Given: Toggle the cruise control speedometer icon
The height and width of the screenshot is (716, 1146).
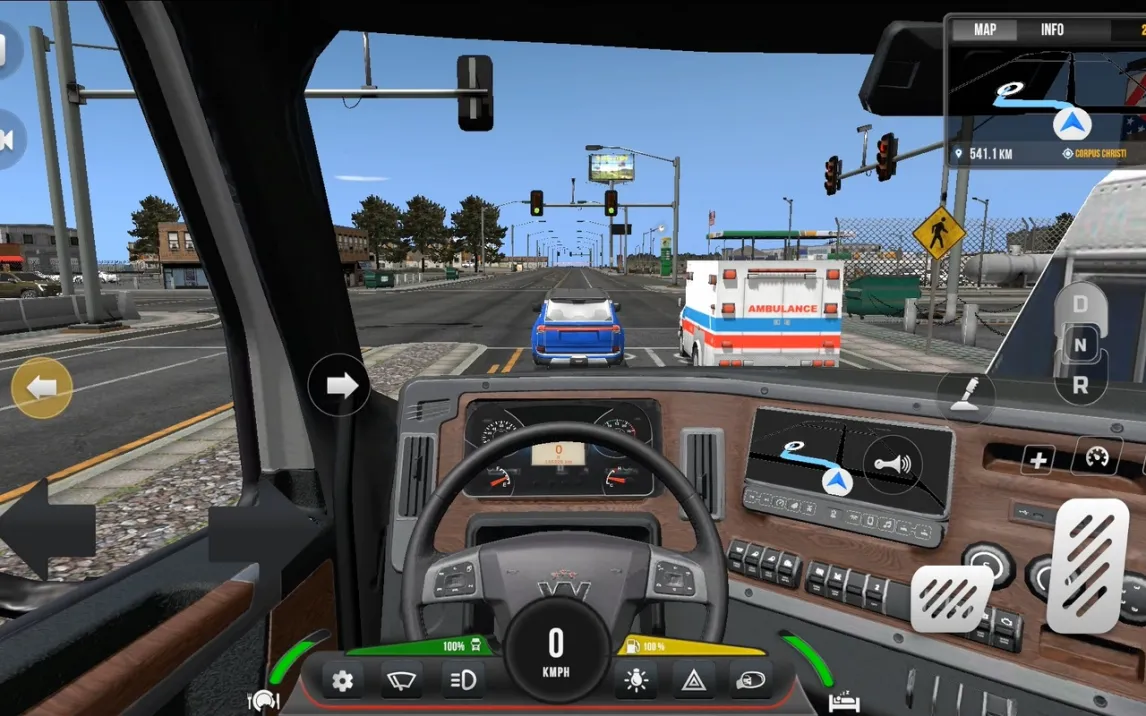Looking at the screenshot, I should point(1096,457).
